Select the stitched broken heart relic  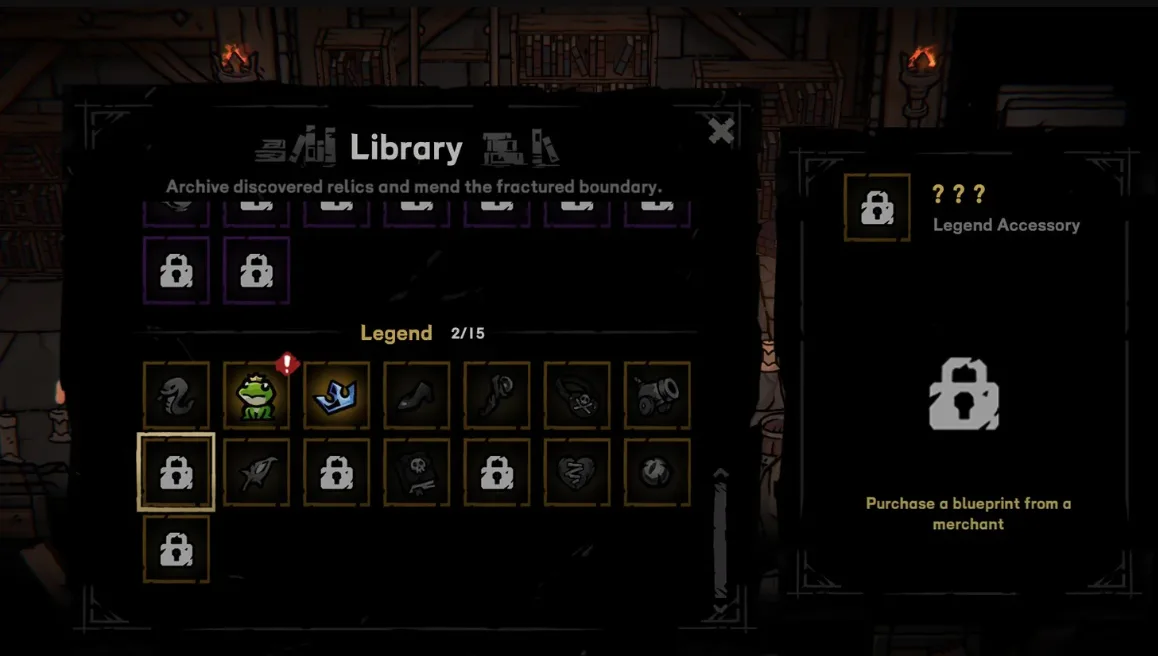click(x=577, y=472)
